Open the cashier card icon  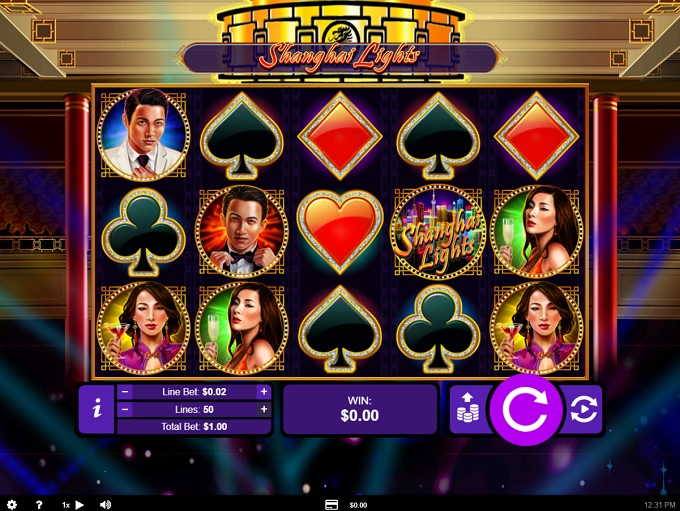pos(331,505)
